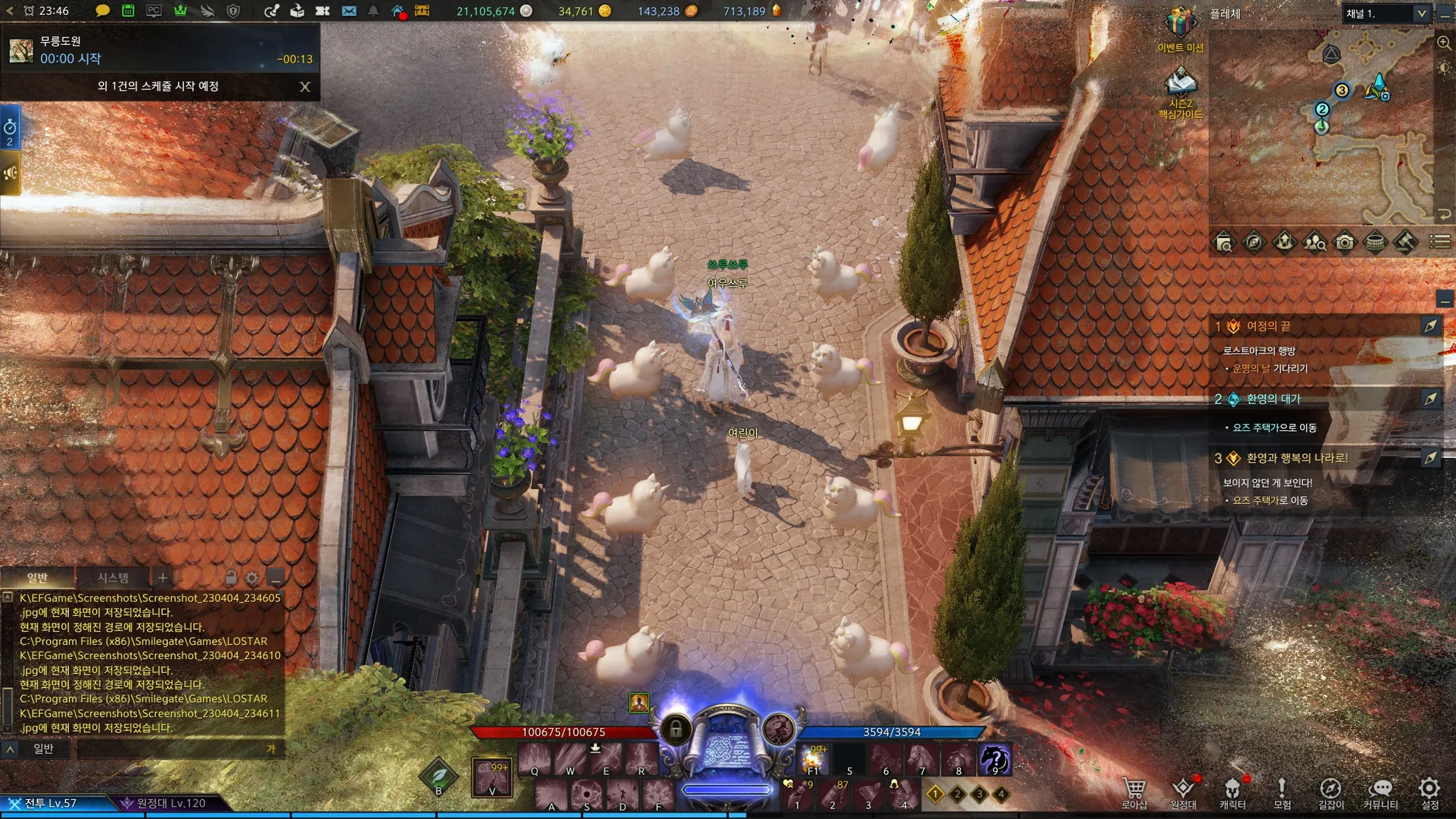
Task: Open the minimap screenshot camera tool
Action: pos(1344,242)
